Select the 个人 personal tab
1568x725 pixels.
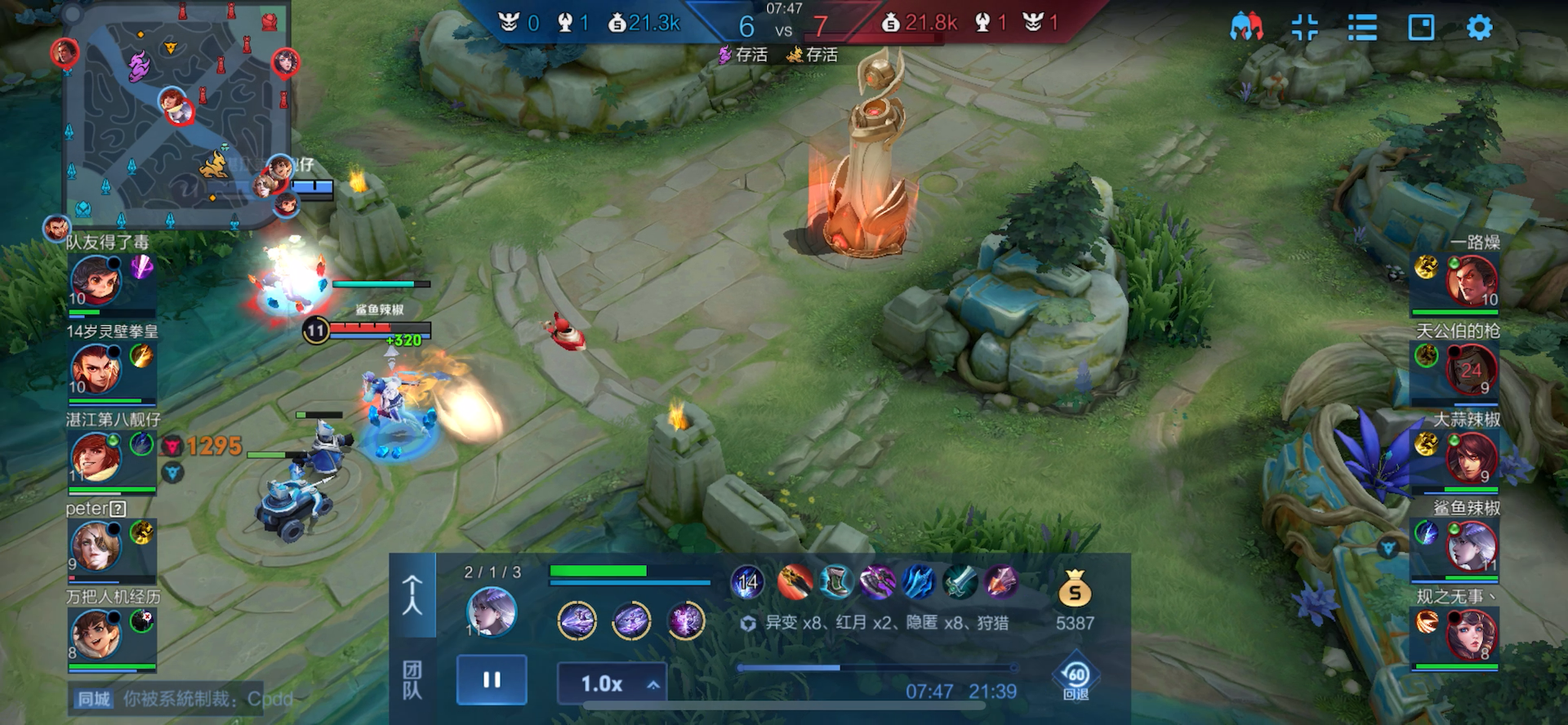coord(412,594)
